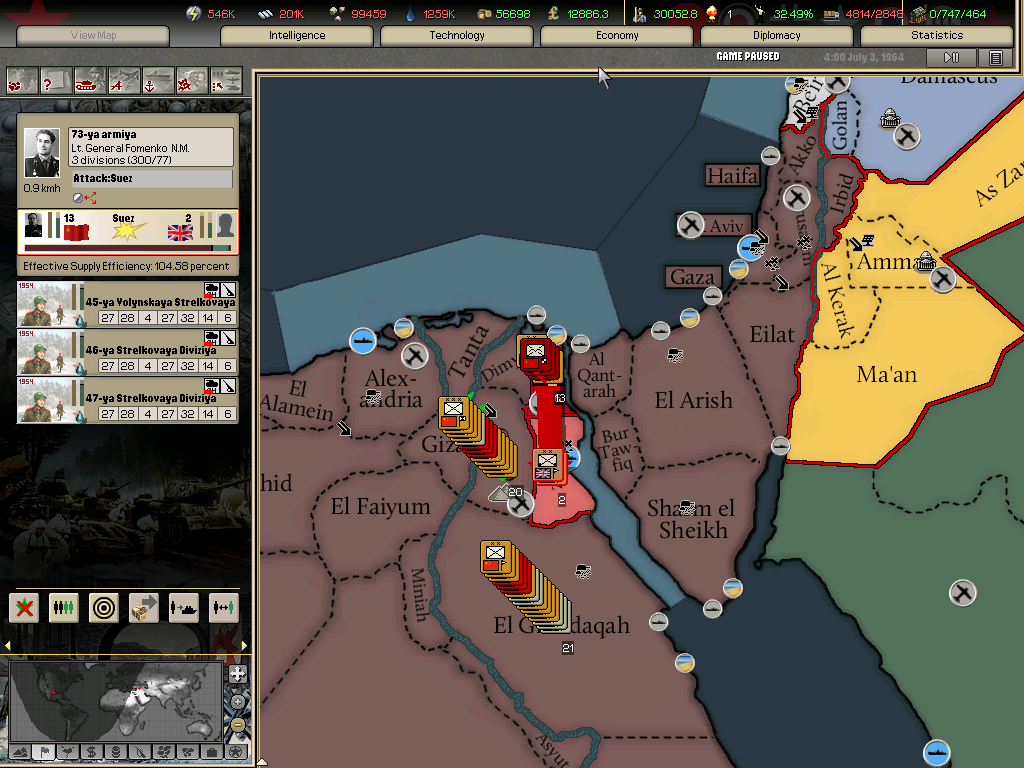Open the Economy screen
This screenshot has height=768, width=1024.
coord(617,35)
